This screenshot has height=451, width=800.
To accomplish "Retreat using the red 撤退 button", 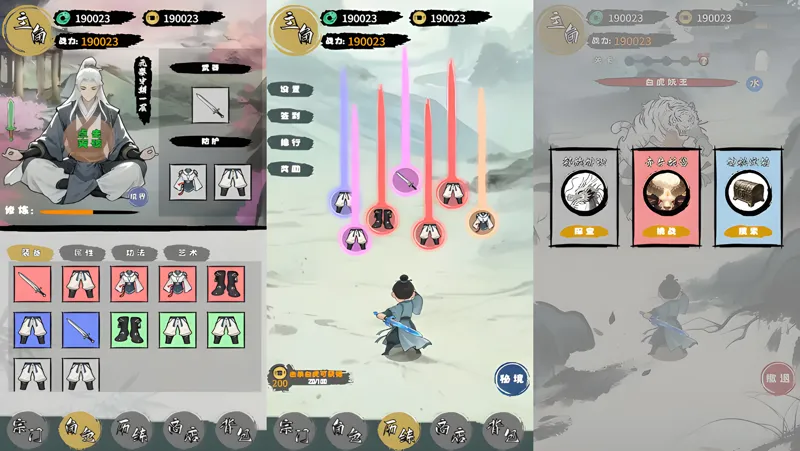I will (x=777, y=378).
